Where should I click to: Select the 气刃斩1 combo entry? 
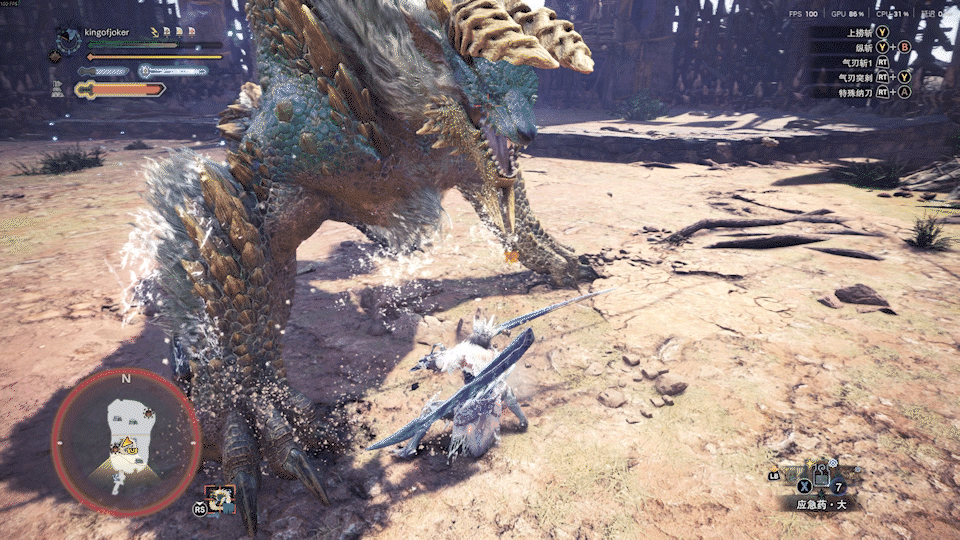pyautogui.click(x=860, y=62)
